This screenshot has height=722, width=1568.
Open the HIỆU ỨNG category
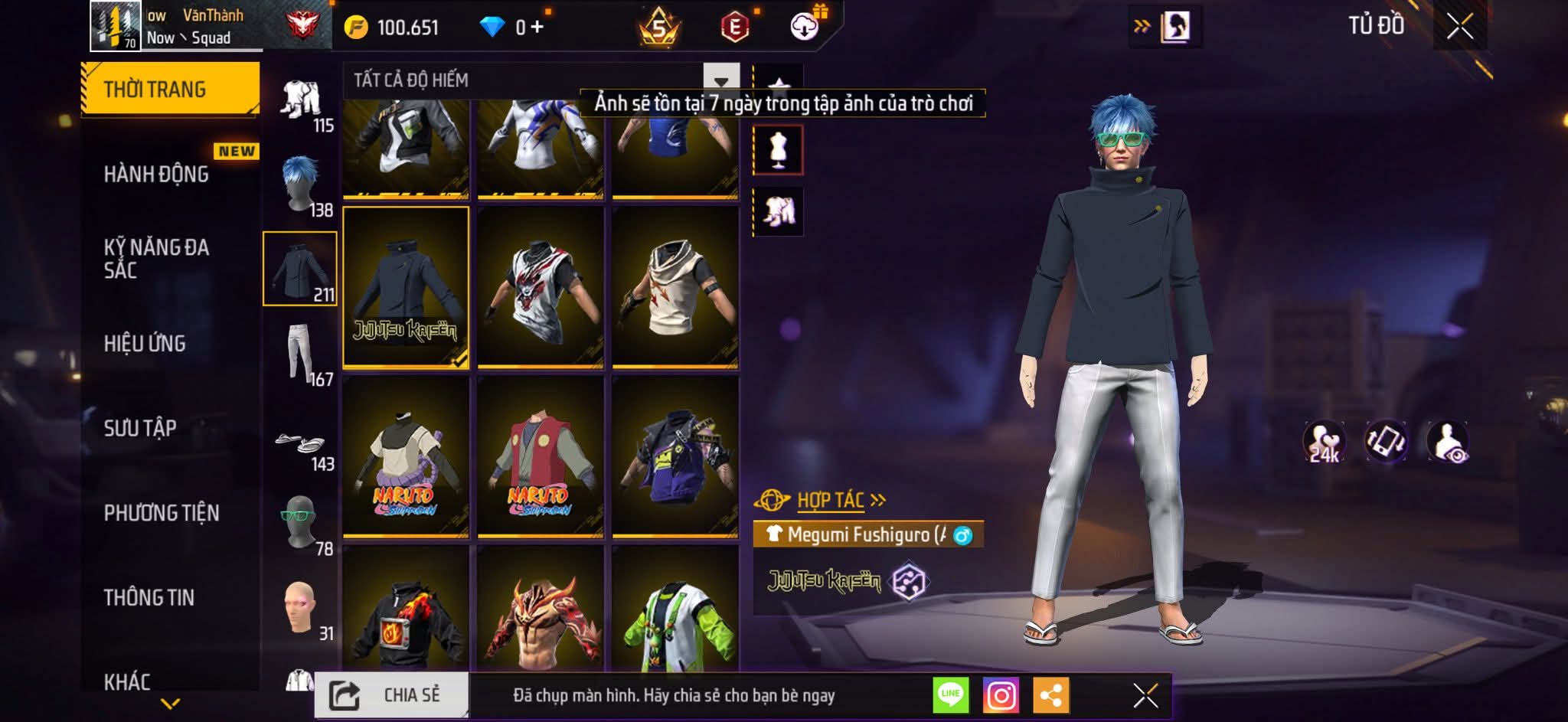click(x=145, y=344)
